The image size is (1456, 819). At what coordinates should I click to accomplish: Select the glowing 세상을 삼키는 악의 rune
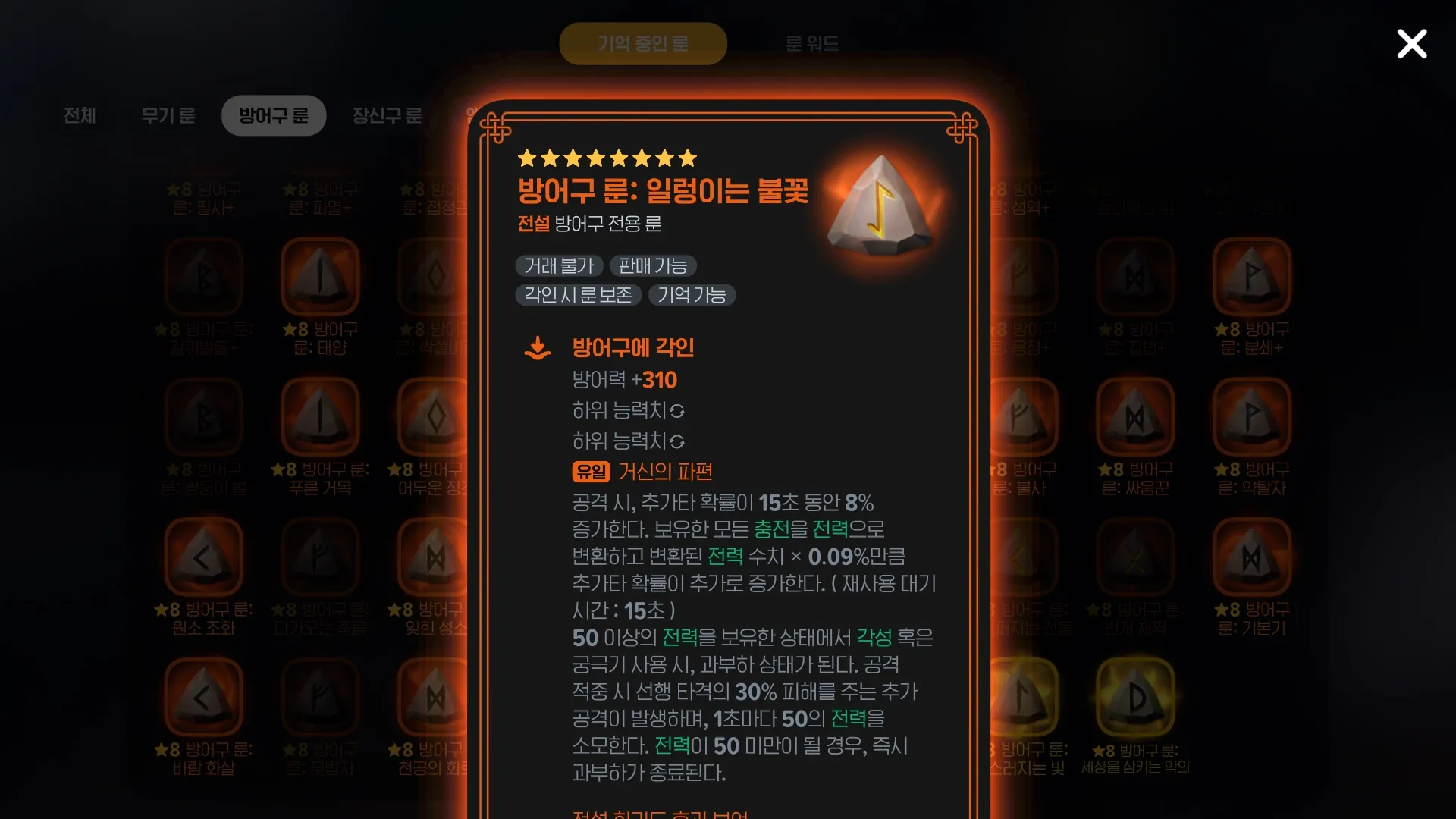[1135, 698]
